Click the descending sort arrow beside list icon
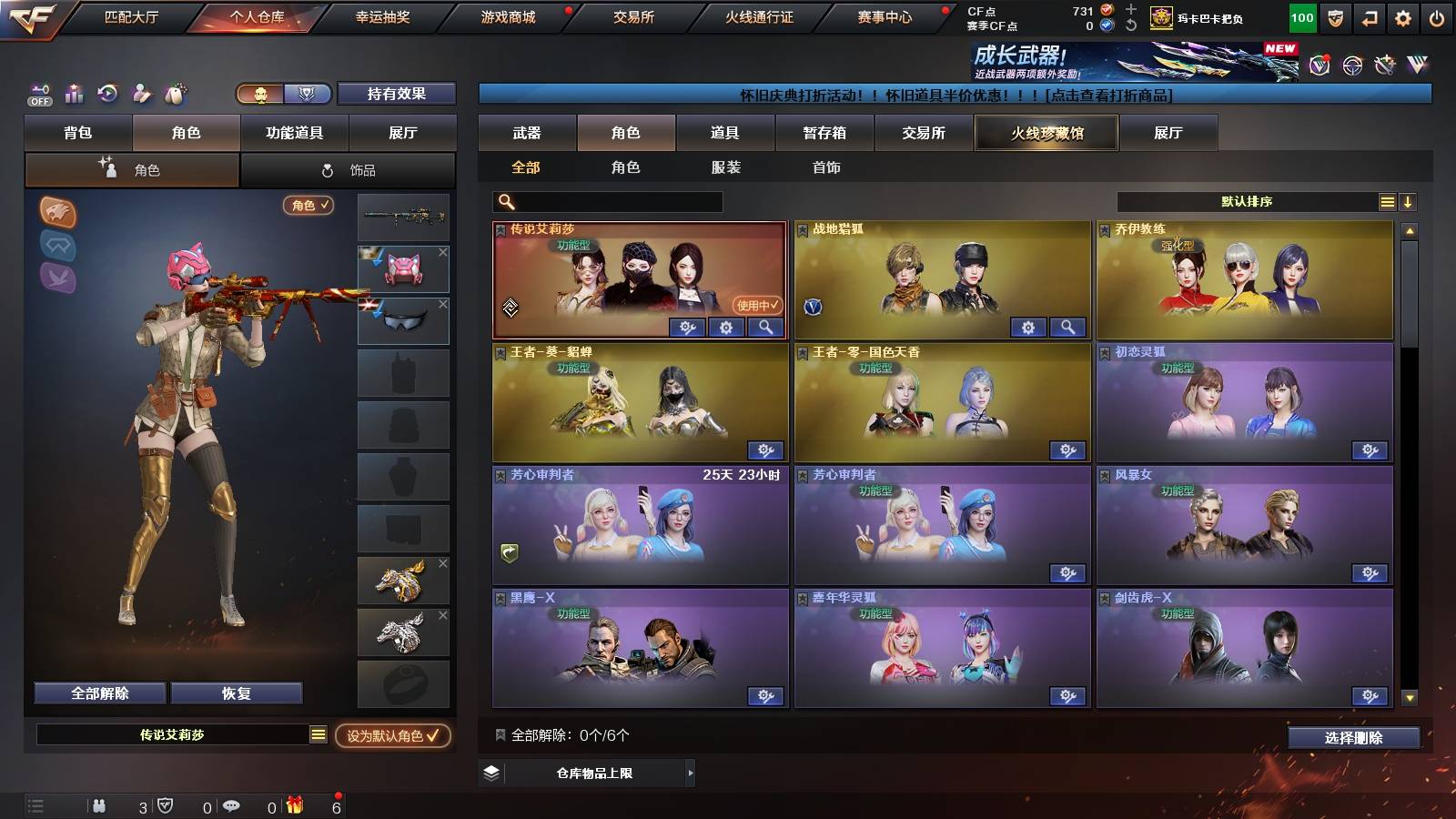 click(x=1409, y=201)
